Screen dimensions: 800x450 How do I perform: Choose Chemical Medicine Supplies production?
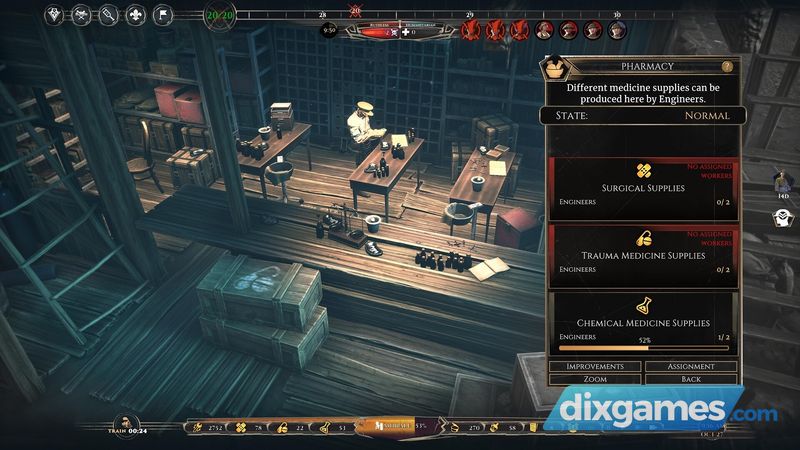pyautogui.click(x=640, y=322)
